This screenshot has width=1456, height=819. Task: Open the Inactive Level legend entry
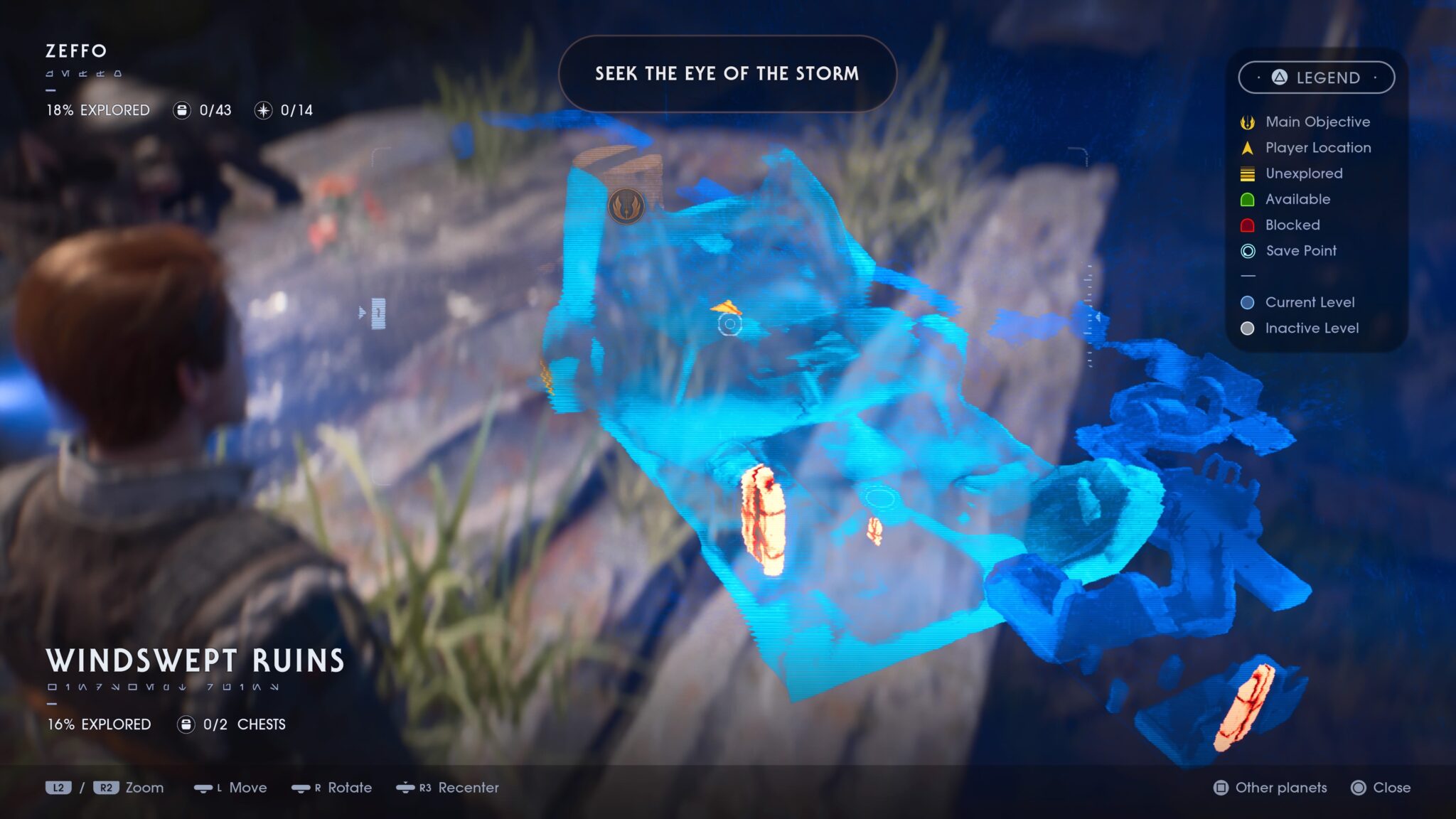click(1248, 328)
